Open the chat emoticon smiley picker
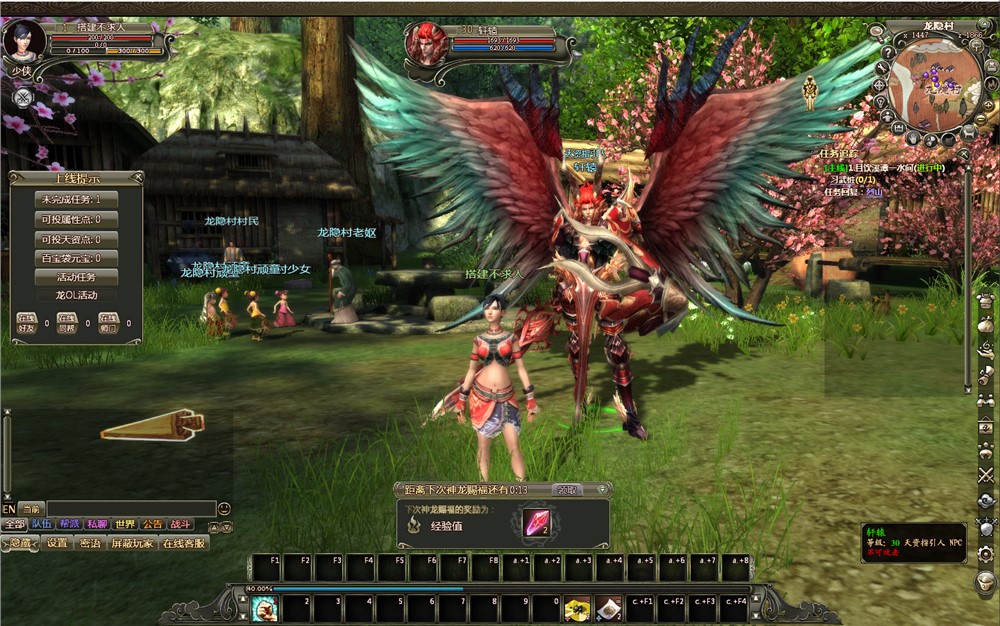1000x626 pixels. (224, 509)
